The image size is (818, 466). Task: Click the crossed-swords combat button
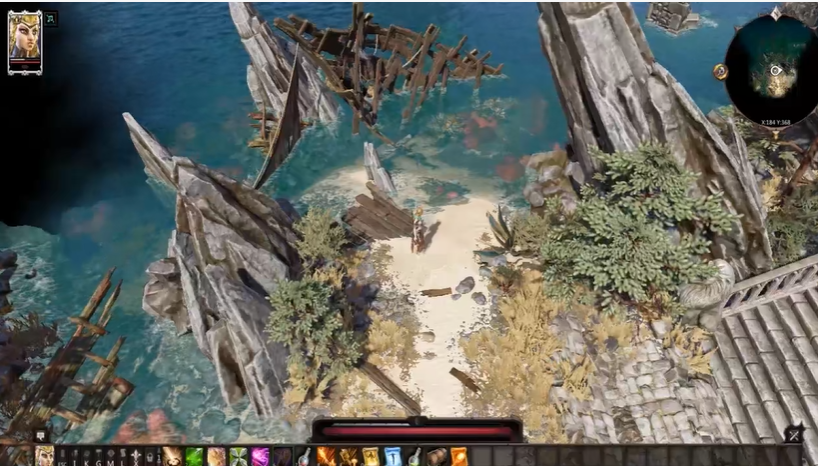(x=793, y=435)
